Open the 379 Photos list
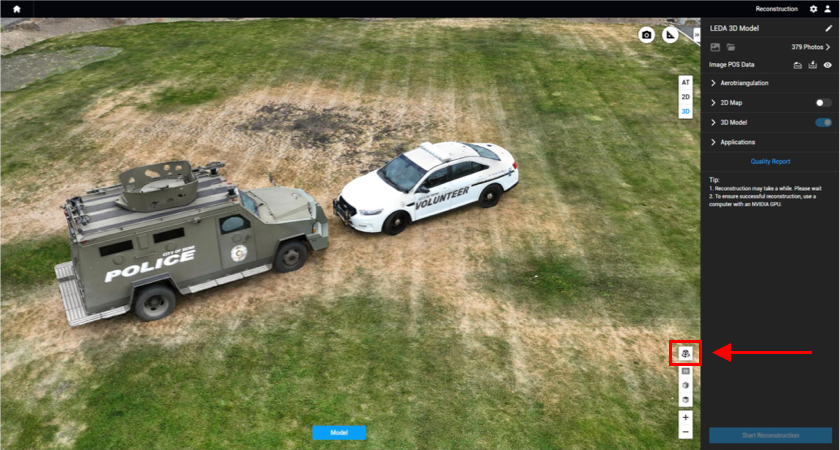This screenshot has height=450, width=840. [810, 47]
